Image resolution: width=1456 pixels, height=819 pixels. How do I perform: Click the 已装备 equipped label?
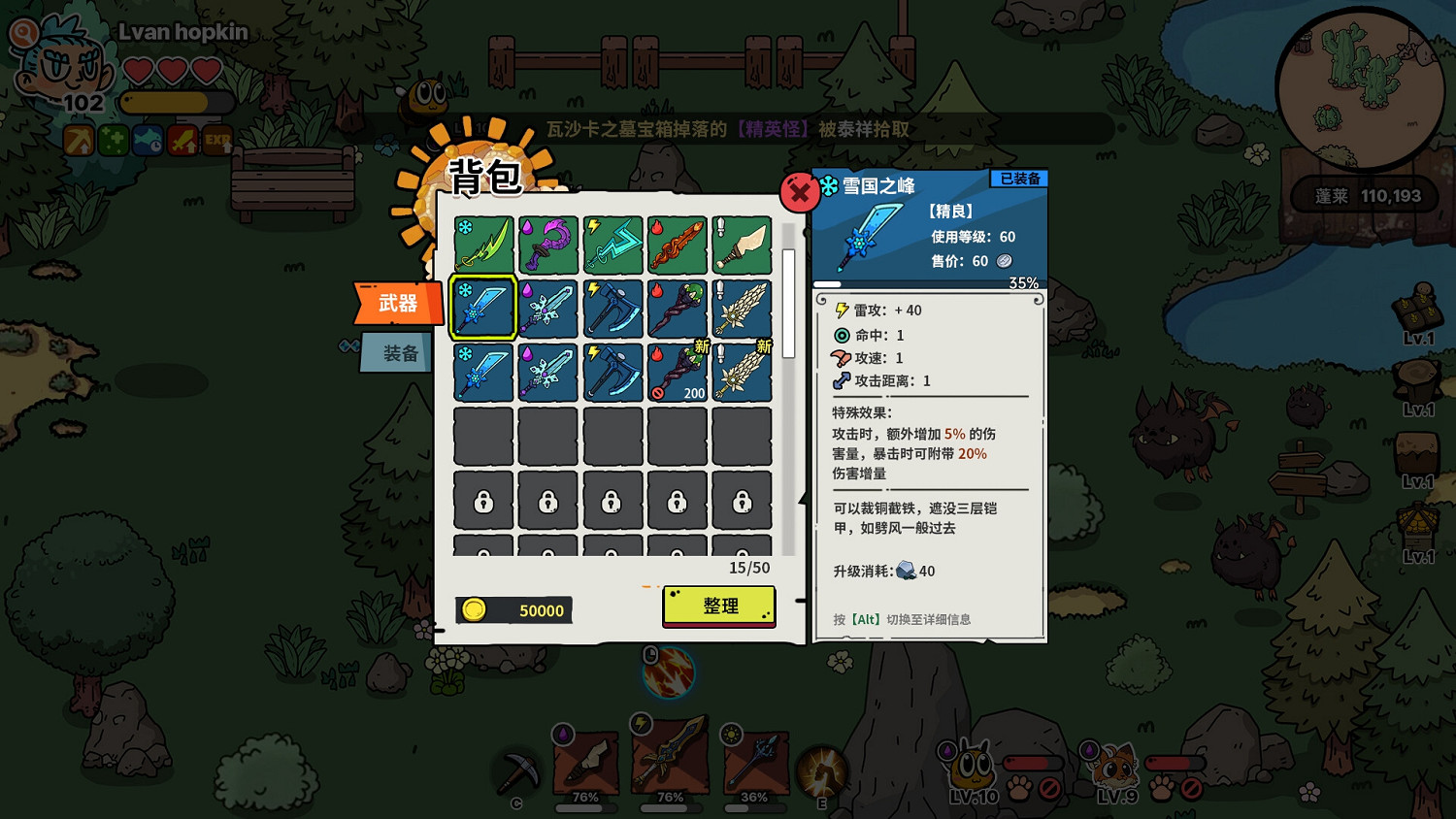pyautogui.click(x=1020, y=179)
